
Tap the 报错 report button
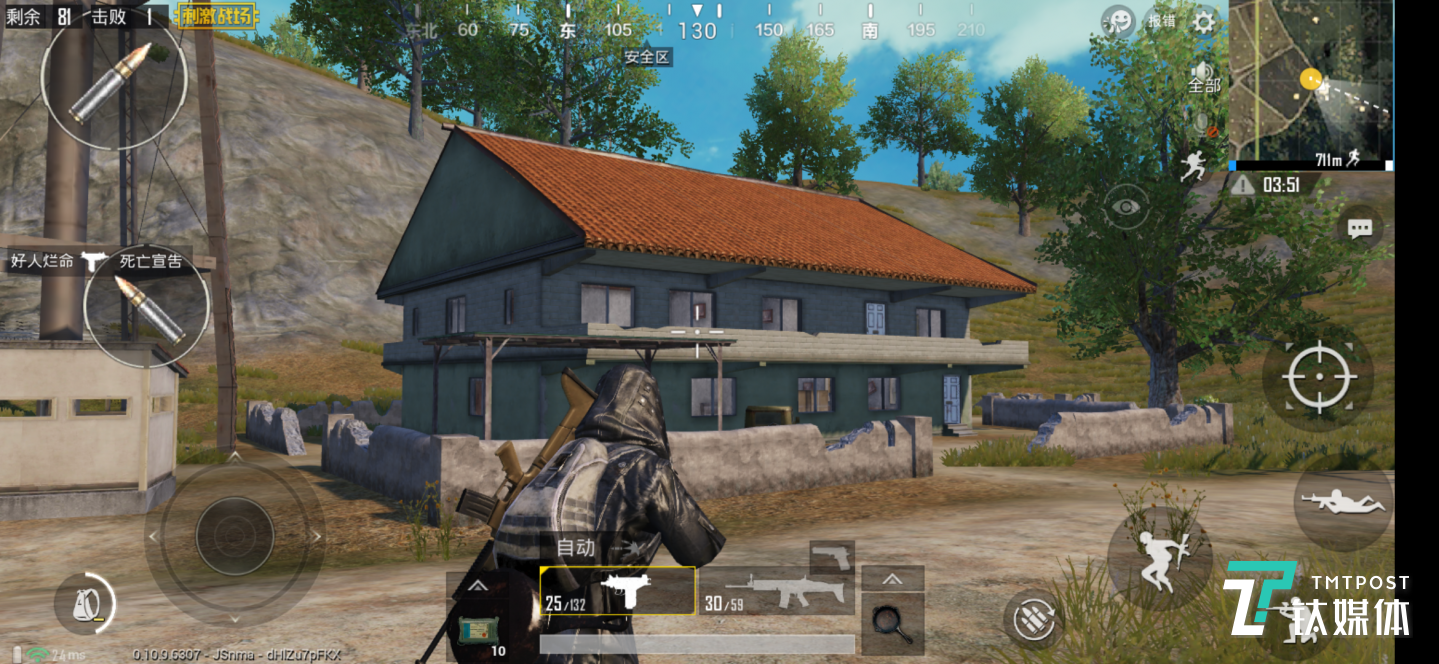(1161, 21)
